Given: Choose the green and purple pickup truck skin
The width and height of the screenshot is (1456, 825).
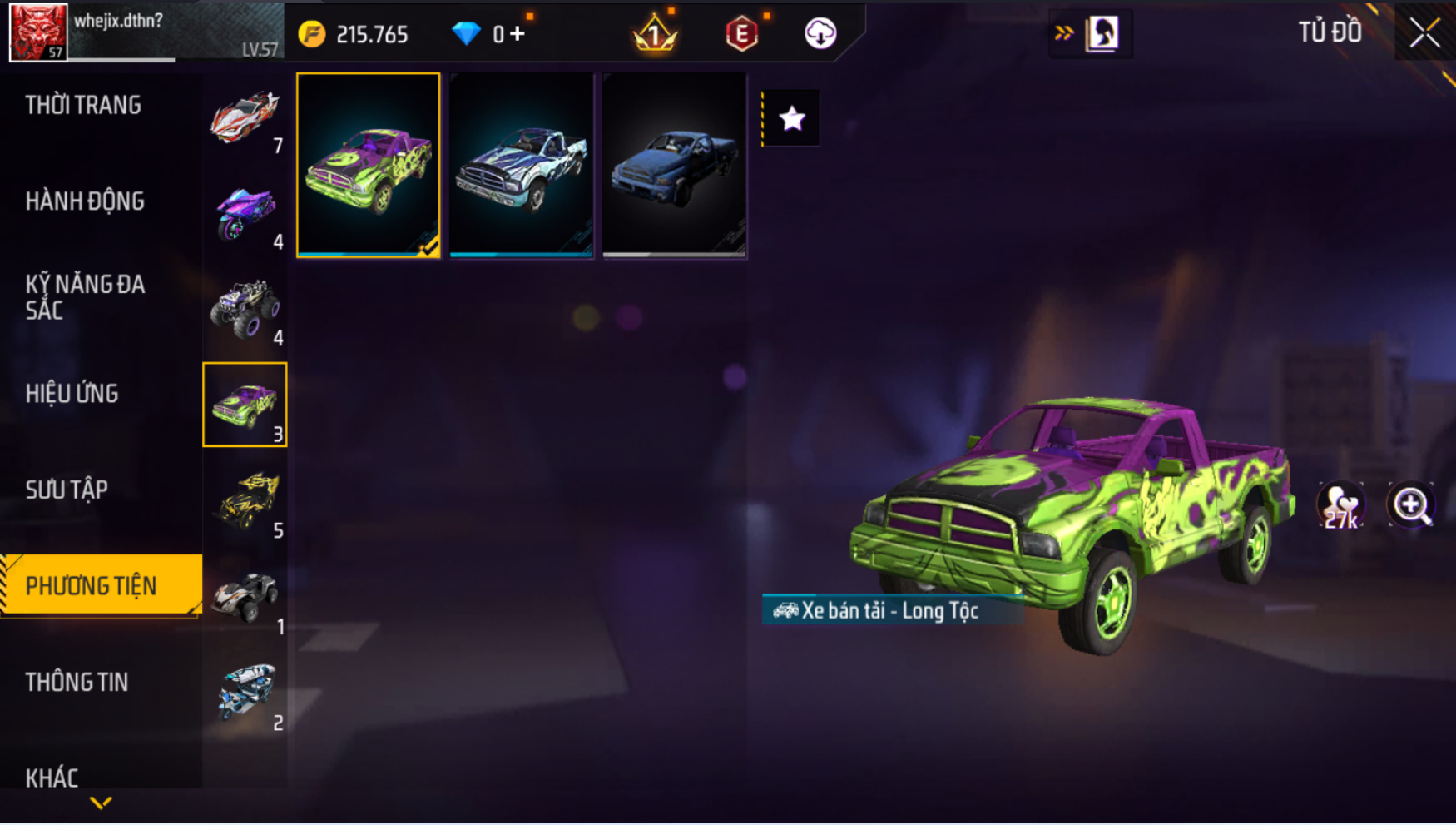Looking at the screenshot, I should tap(369, 165).
